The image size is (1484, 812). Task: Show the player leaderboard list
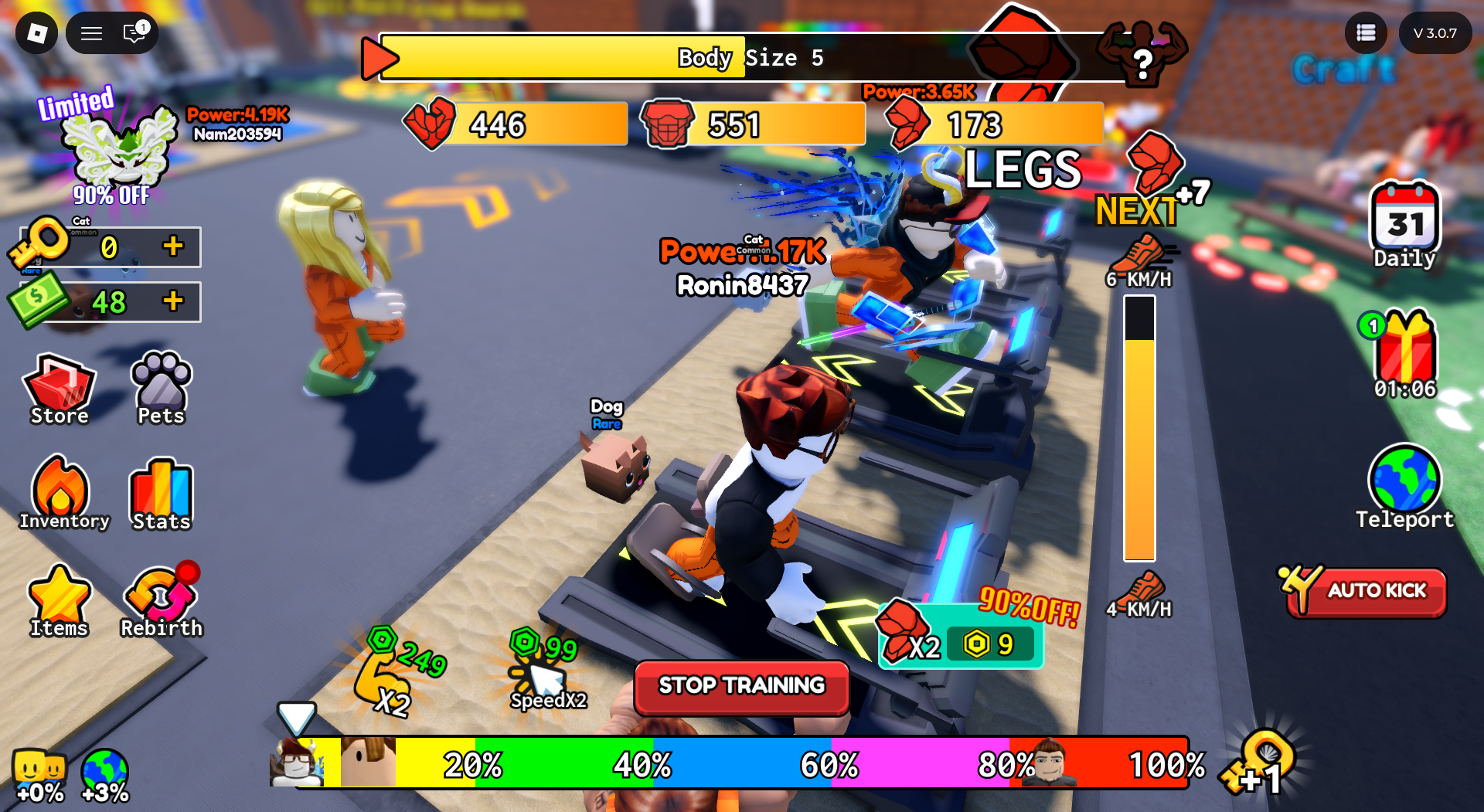tap(1366, 33)
